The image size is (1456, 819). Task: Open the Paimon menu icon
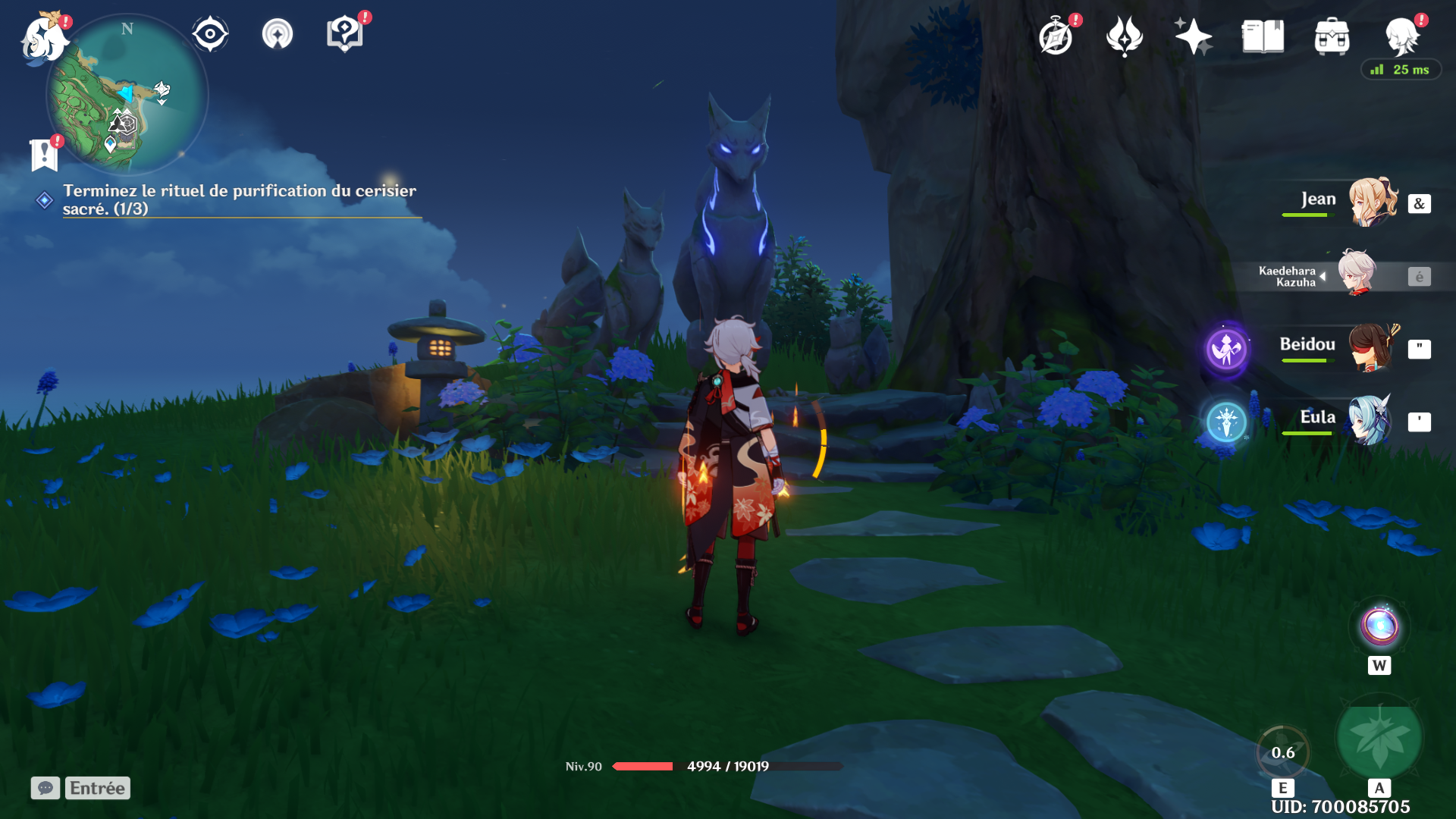tap(43, 38)
